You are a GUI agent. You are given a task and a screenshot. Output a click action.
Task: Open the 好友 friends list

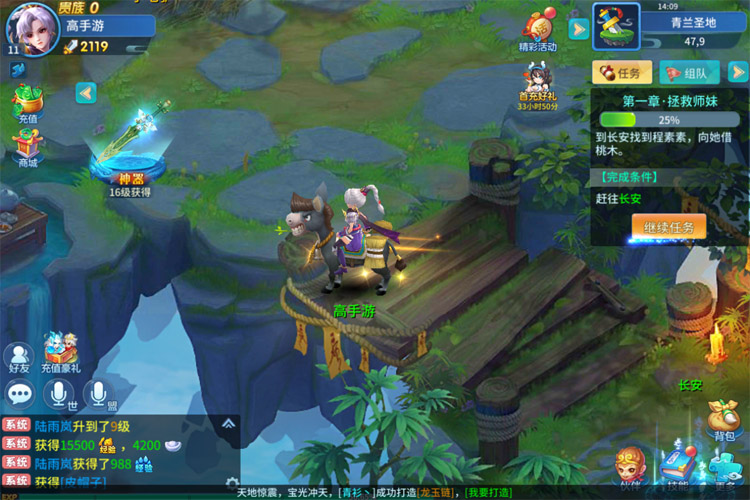[19, 357]
